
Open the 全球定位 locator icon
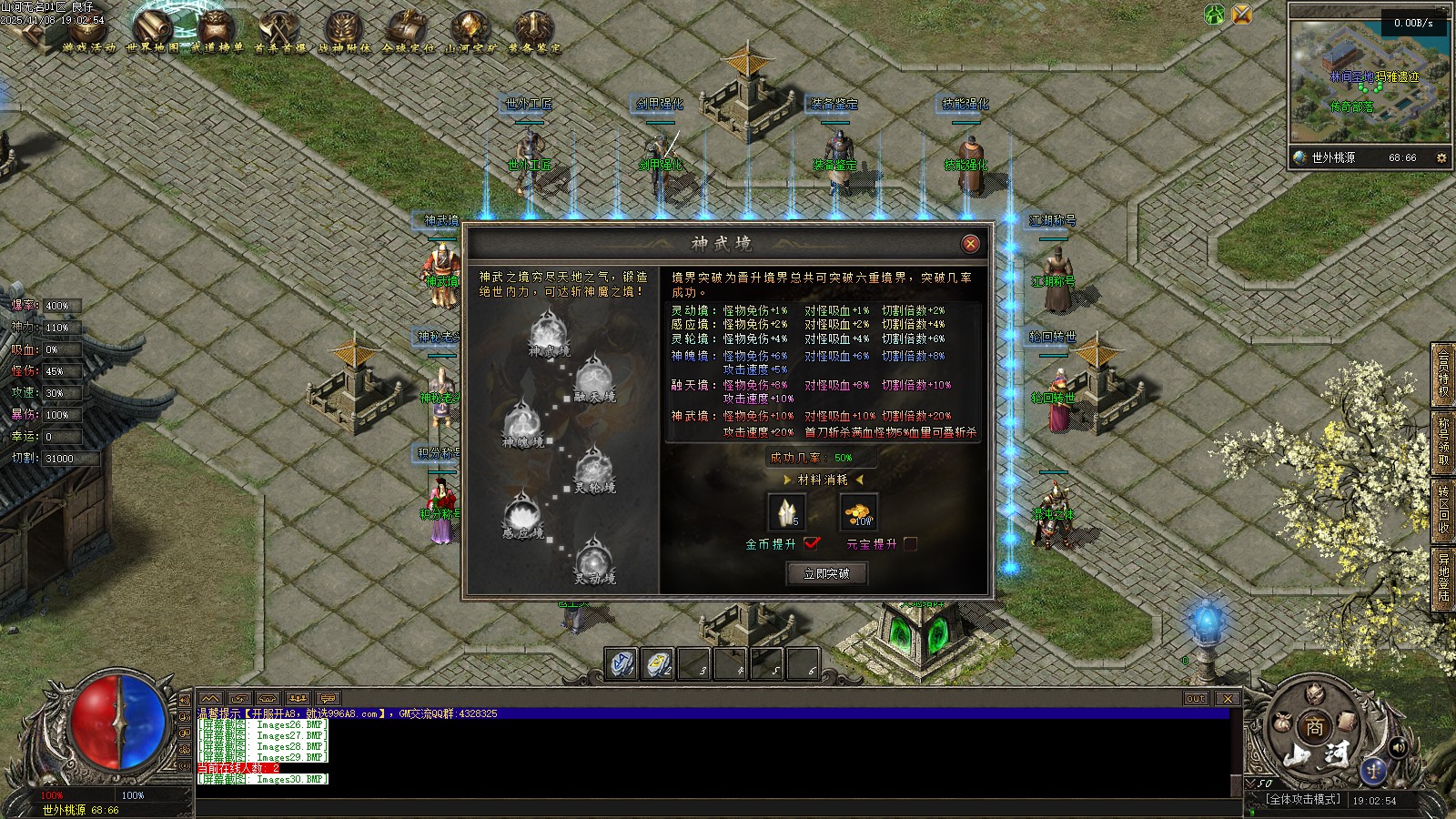(407, 32)
